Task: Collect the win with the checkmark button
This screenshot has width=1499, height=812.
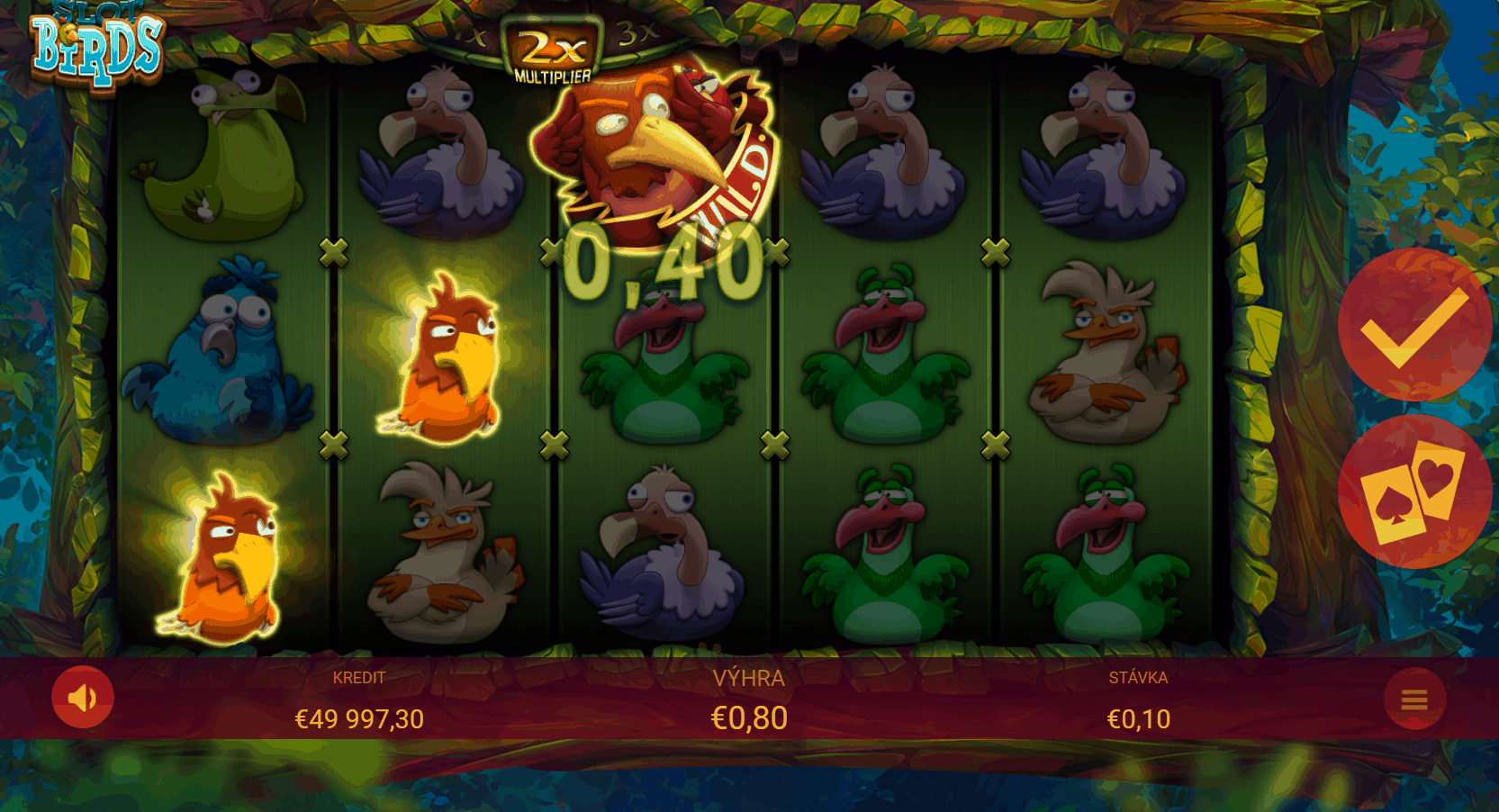Action: click(1413, 325)
